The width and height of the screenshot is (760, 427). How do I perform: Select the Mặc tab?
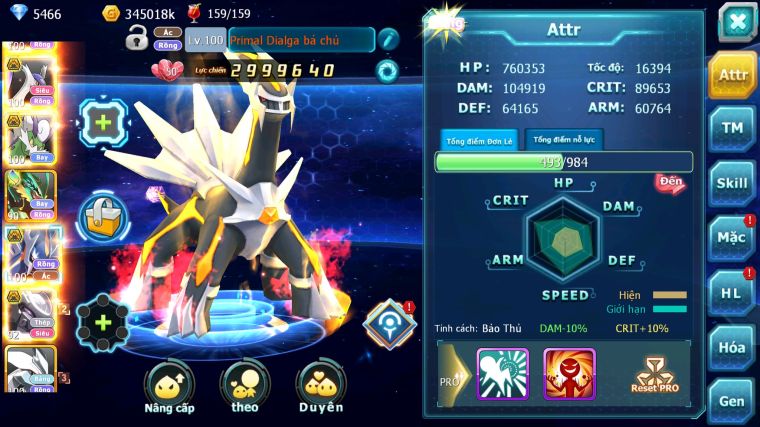point(733,238)
